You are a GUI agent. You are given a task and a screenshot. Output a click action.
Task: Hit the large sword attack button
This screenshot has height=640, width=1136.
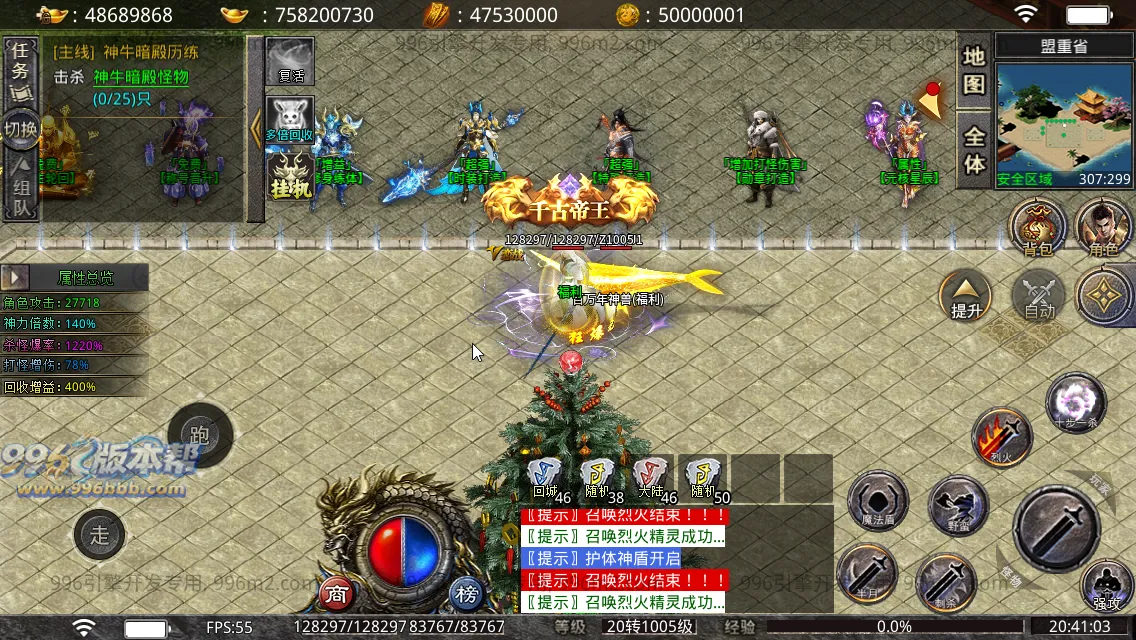1057,529
